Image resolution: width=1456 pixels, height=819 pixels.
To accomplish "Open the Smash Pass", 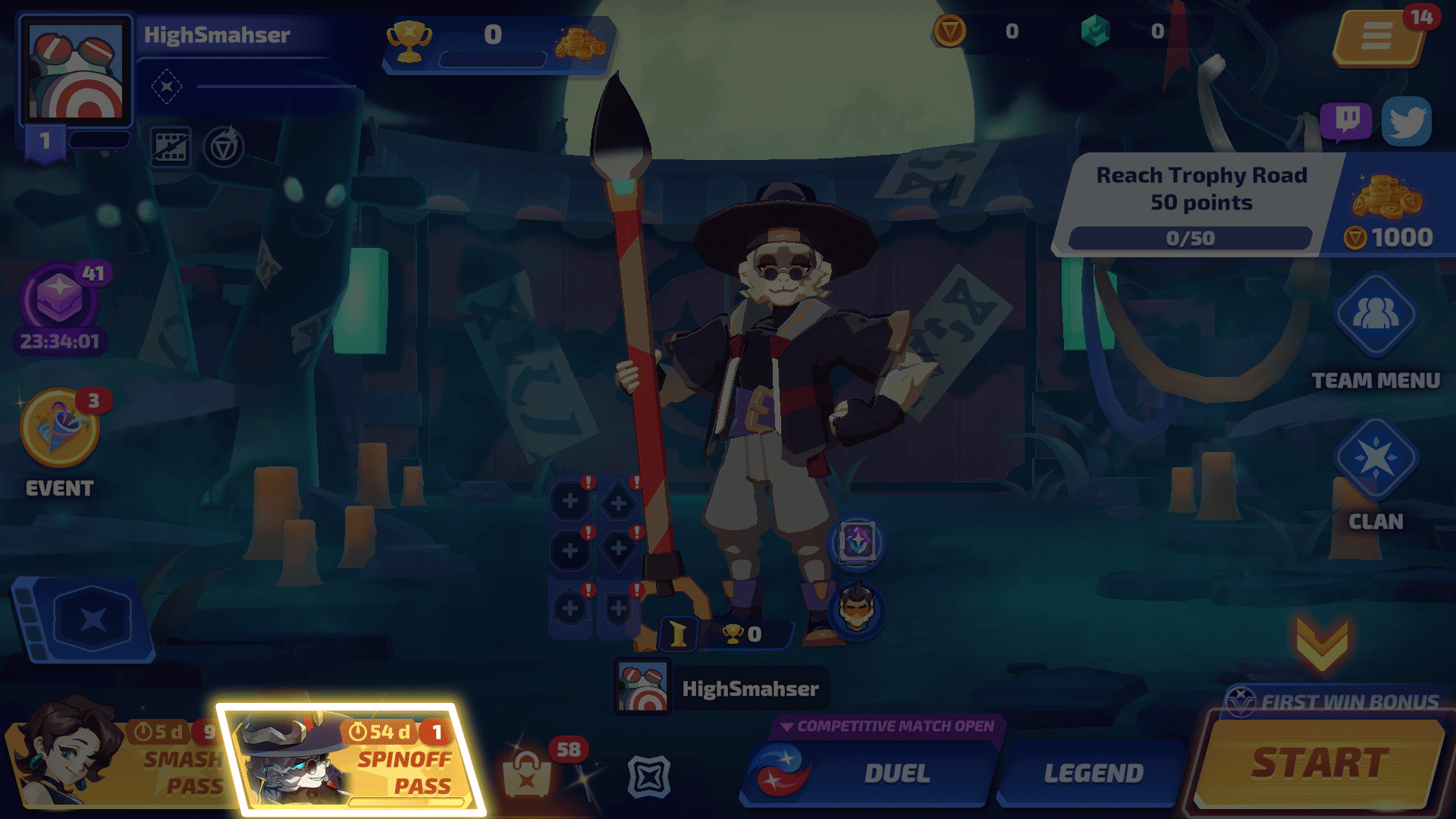I will (114, 762).
